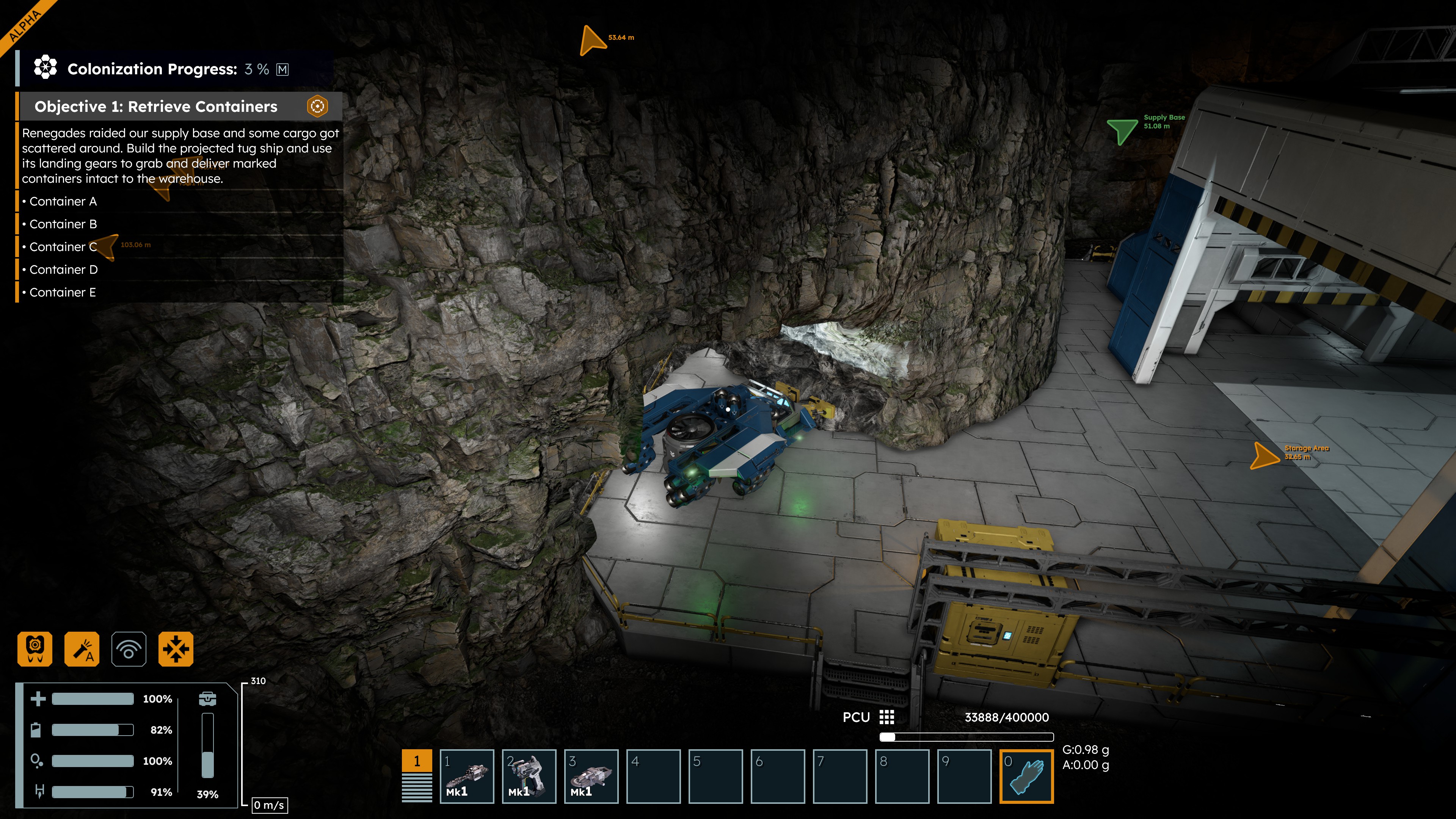Viewport: 1456px width, 819px height.
Task: Click the PCU grid icon
Action: tap(887, 717)
